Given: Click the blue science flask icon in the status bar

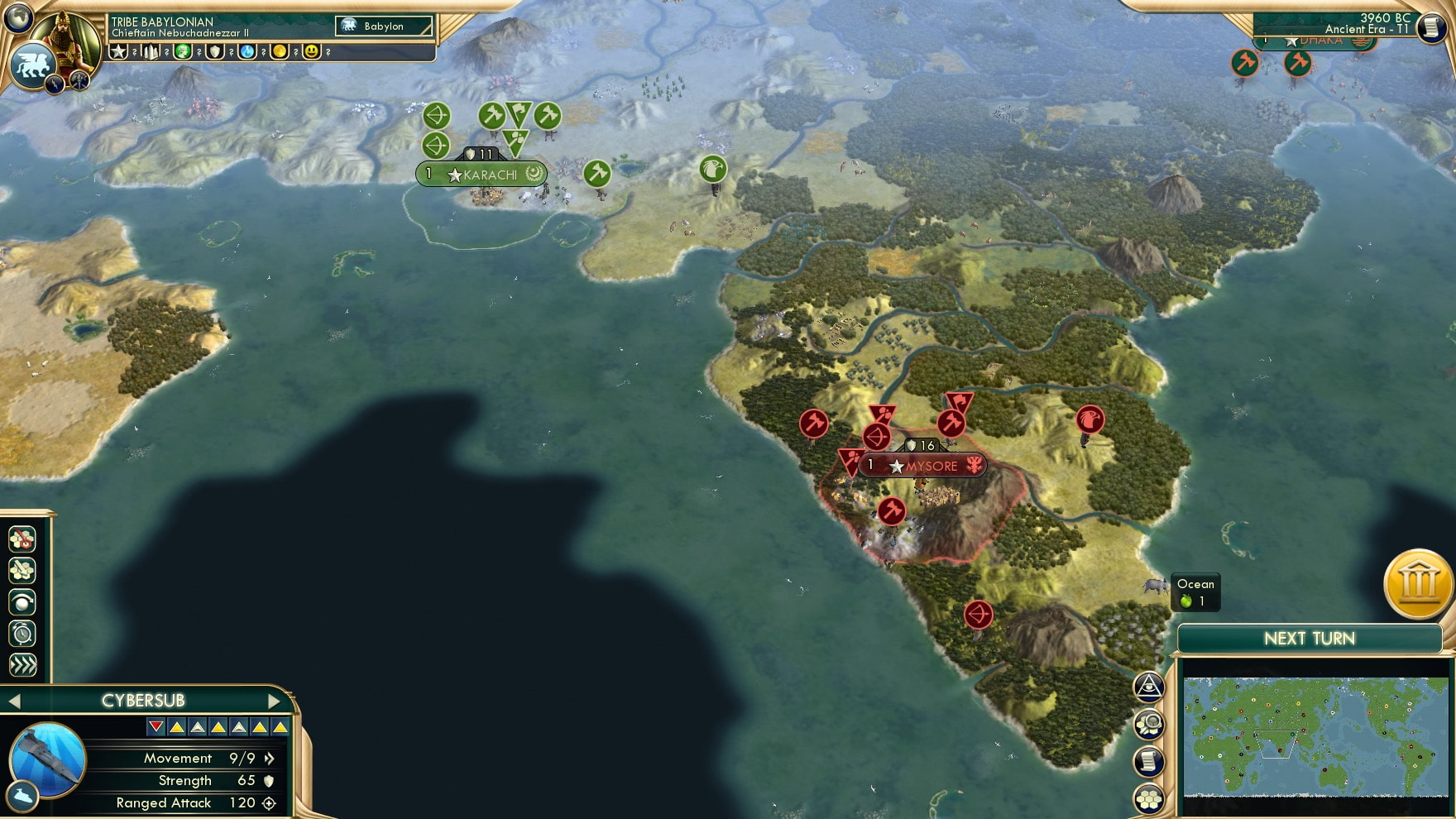Looking at the screenshot, I should click(248, 51).
